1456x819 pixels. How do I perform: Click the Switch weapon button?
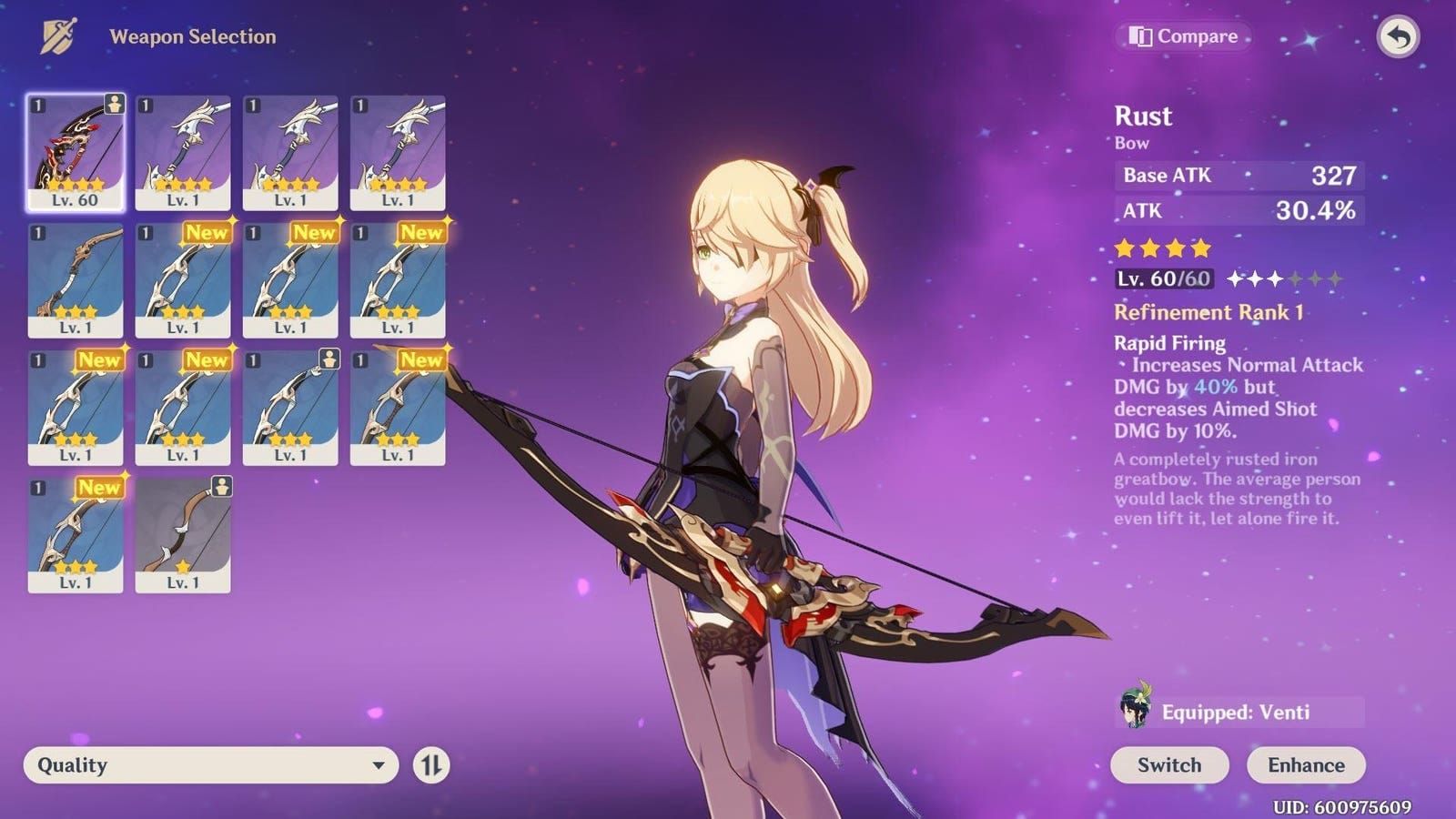pos(1169,765)
